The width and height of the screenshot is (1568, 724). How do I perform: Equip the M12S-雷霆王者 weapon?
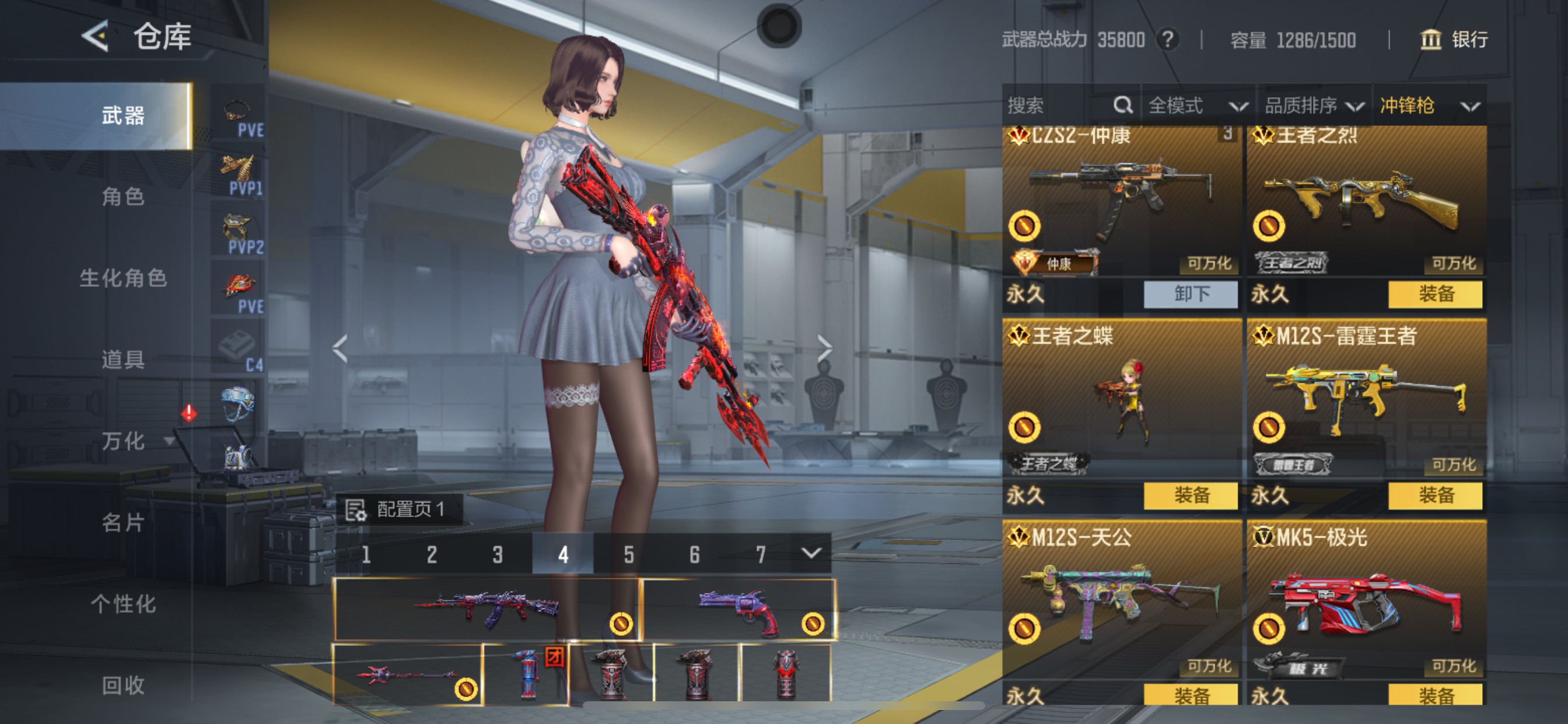1436,495
